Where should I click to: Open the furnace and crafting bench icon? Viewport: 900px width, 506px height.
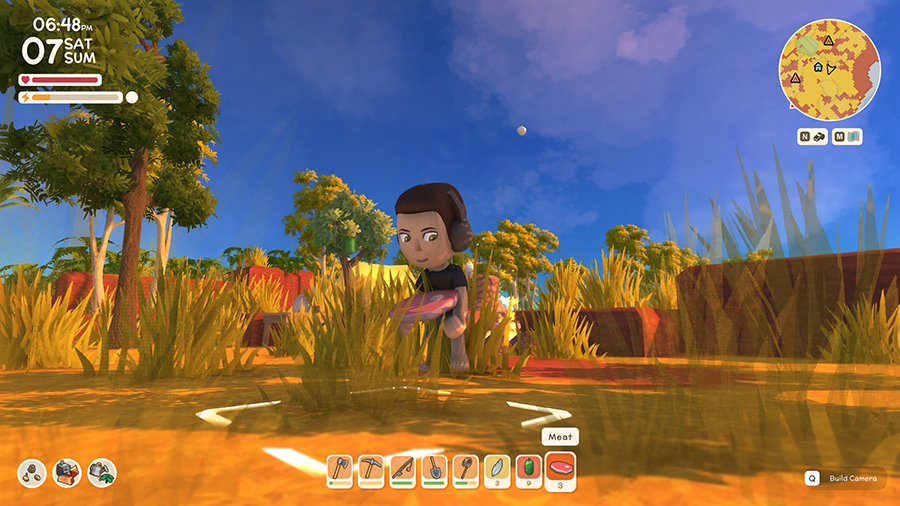68,473
